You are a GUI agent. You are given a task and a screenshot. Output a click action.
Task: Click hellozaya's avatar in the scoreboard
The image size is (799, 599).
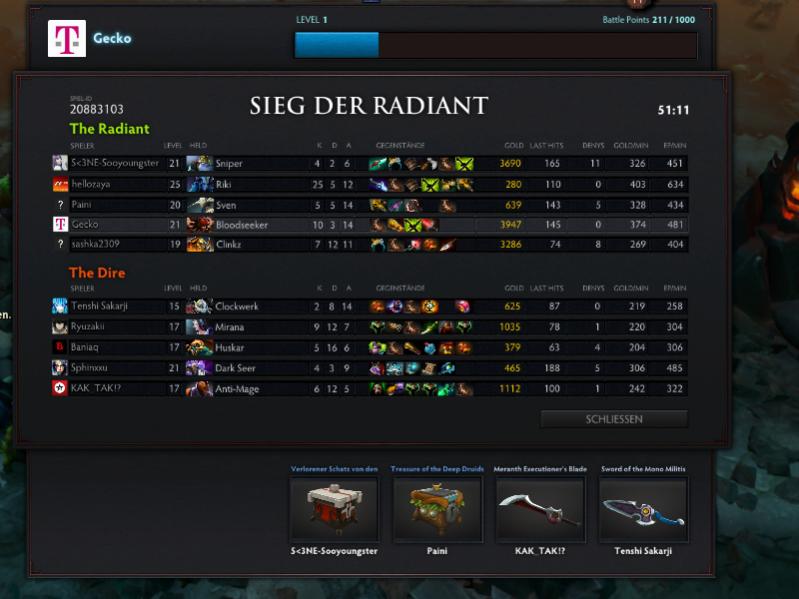(60, 184)
